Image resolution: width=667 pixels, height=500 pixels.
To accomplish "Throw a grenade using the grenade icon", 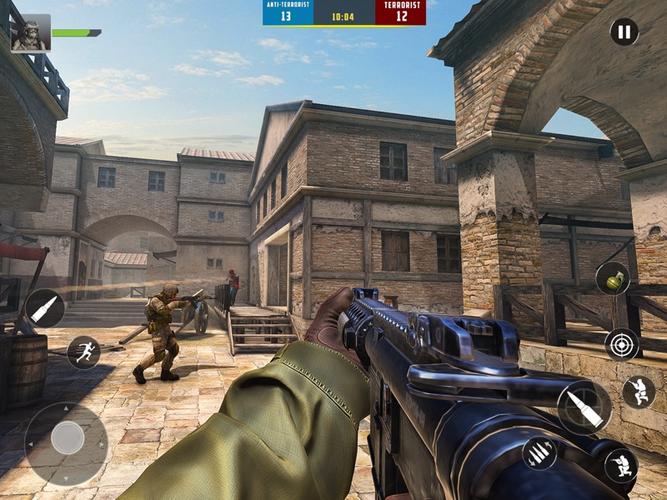I will coord(613,278).
